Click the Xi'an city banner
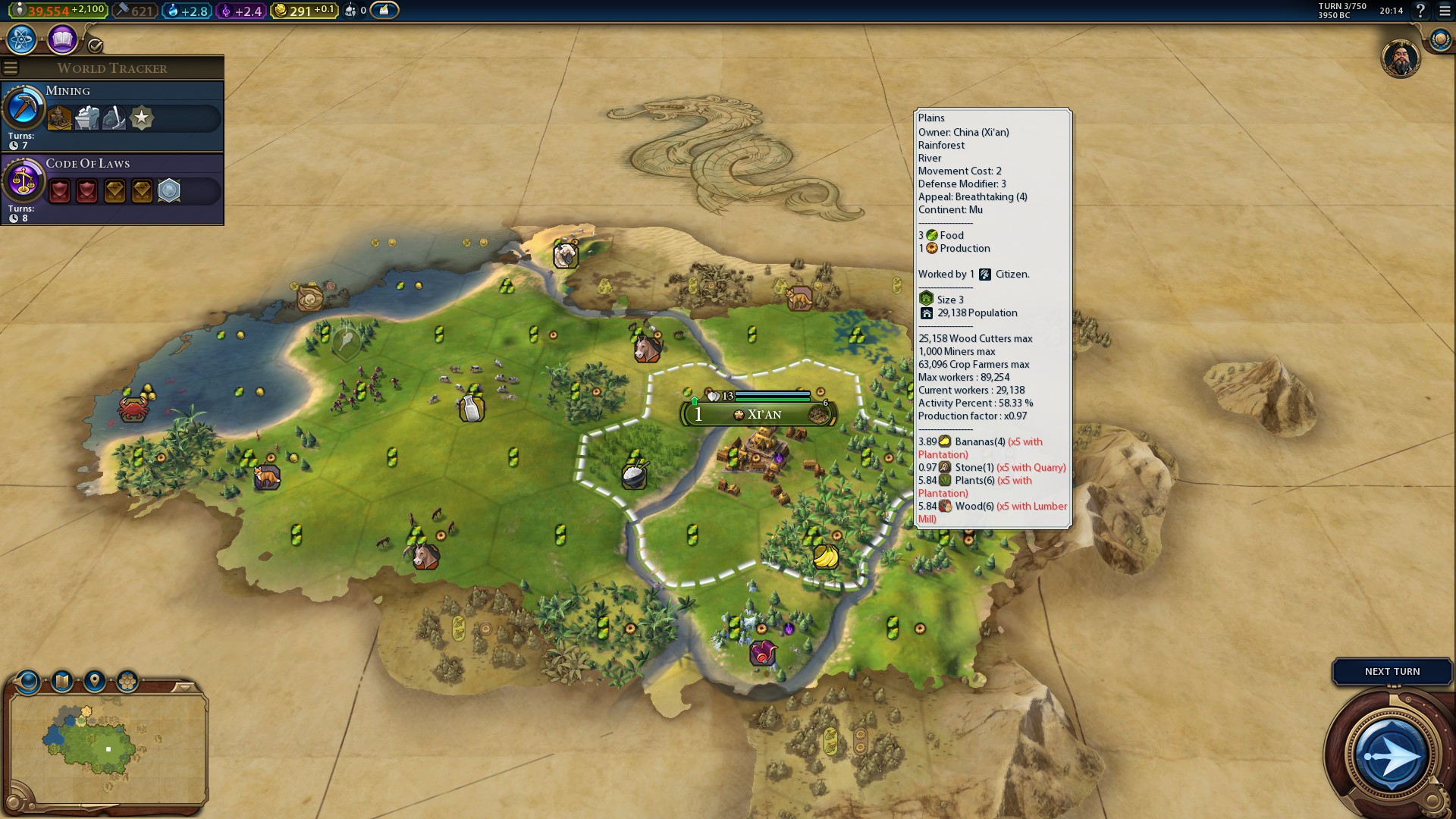Image resolution: width=1456 pixels, height=819 pixels. point(758,414)
